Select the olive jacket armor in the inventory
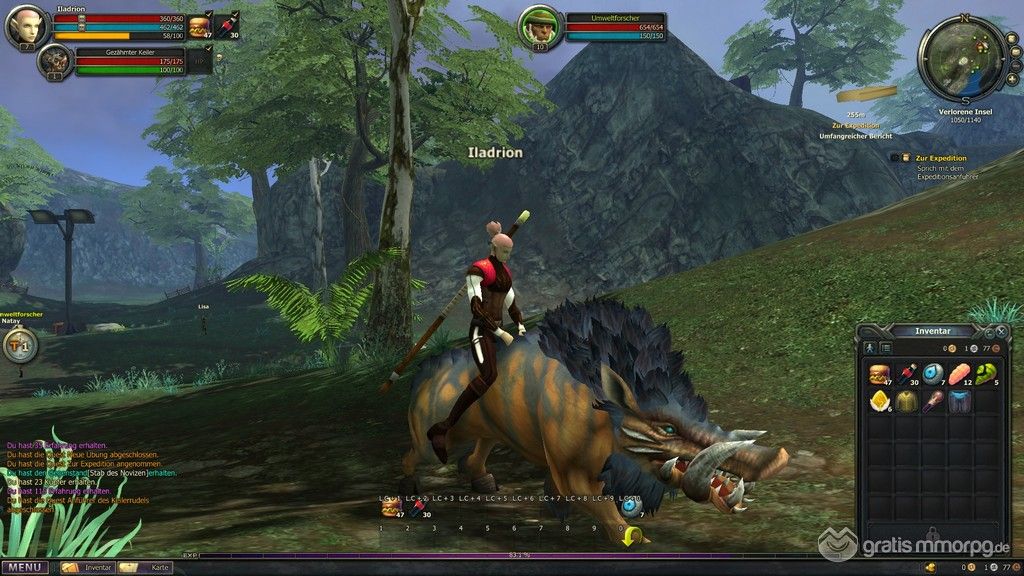The width and height of the screenshot is (1024, 576). pos(906,401)
